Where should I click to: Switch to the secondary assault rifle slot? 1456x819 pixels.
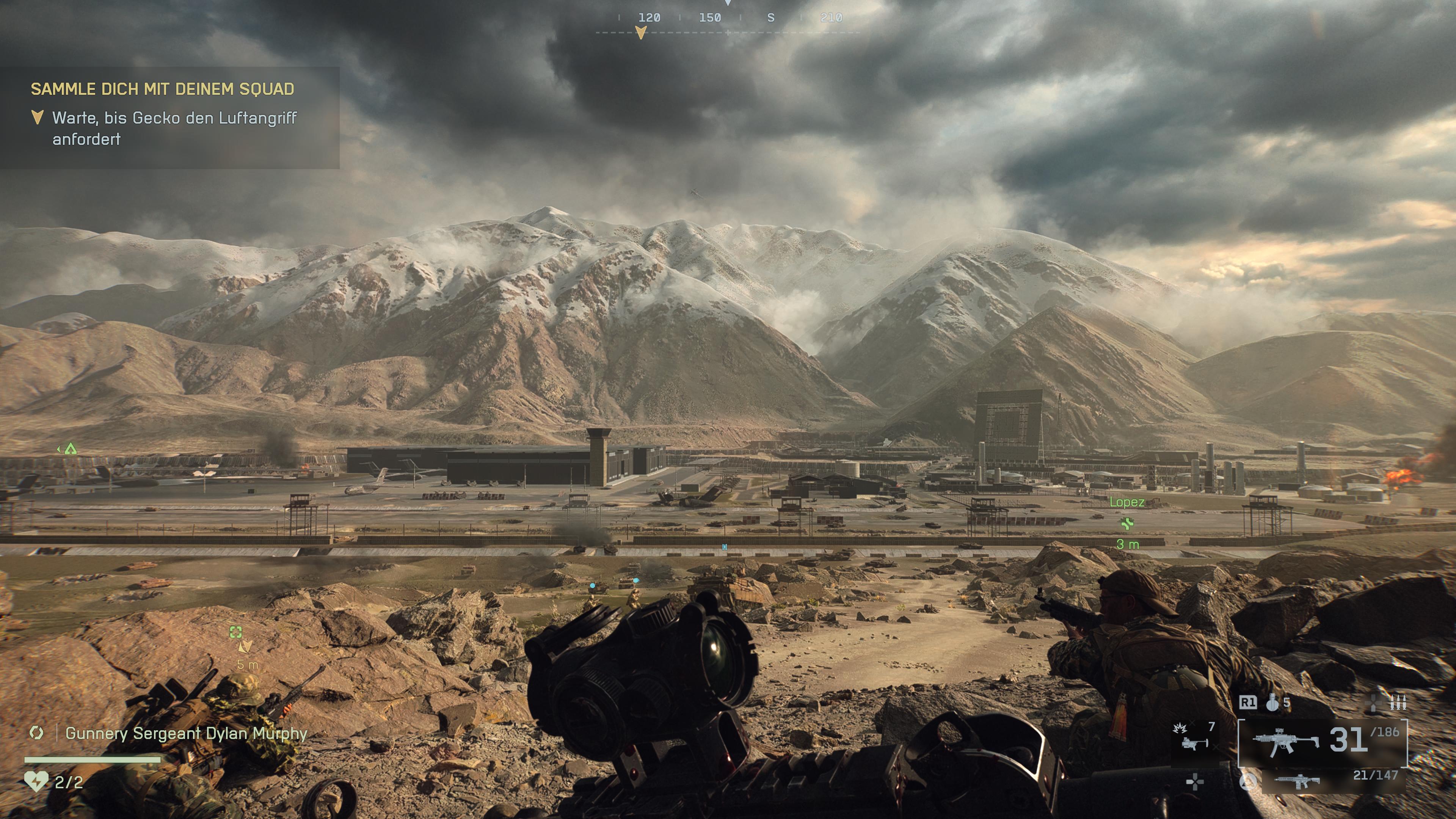(1298, 781)
